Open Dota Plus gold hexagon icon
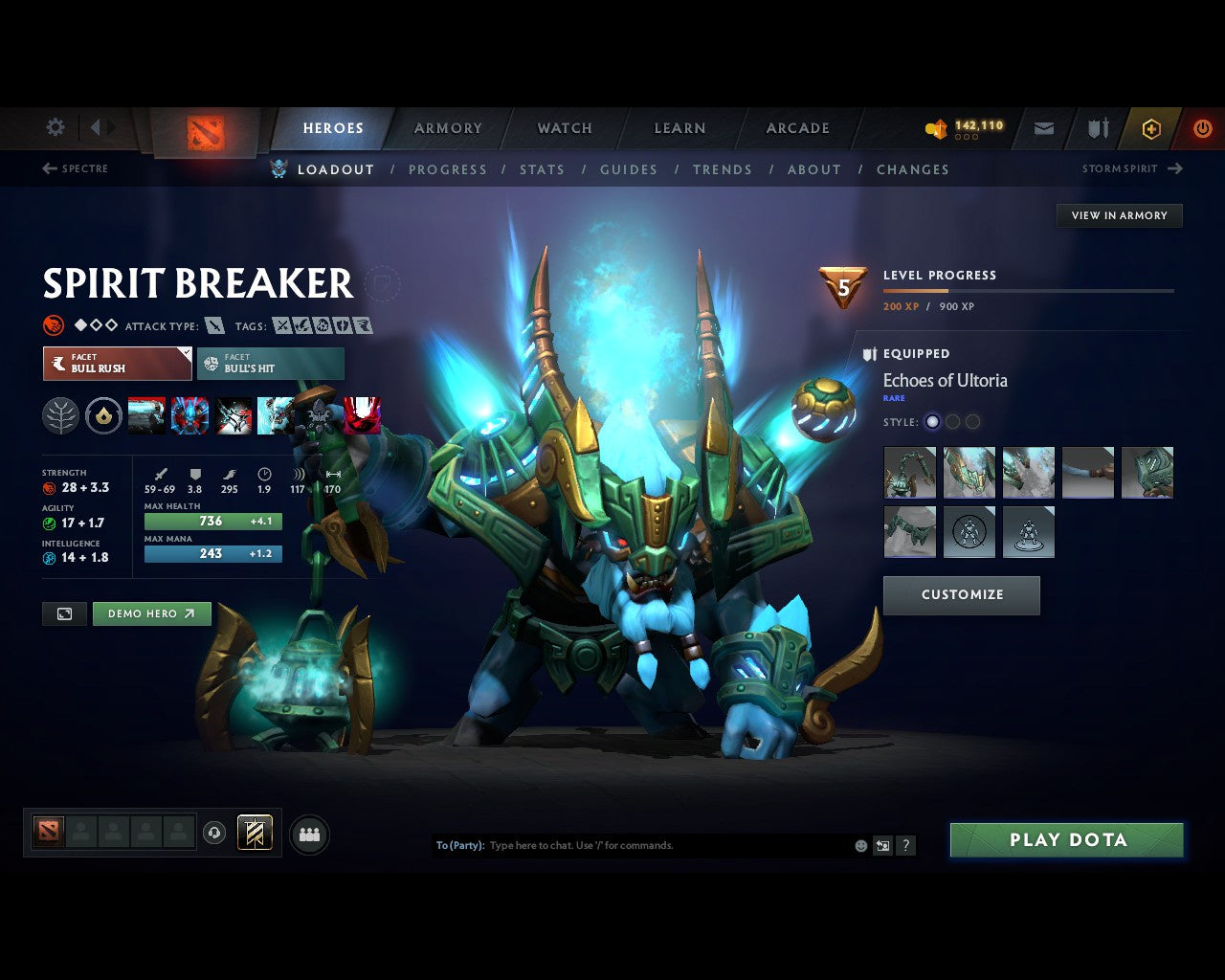The image size is (1225, 980). point(1151,127)
